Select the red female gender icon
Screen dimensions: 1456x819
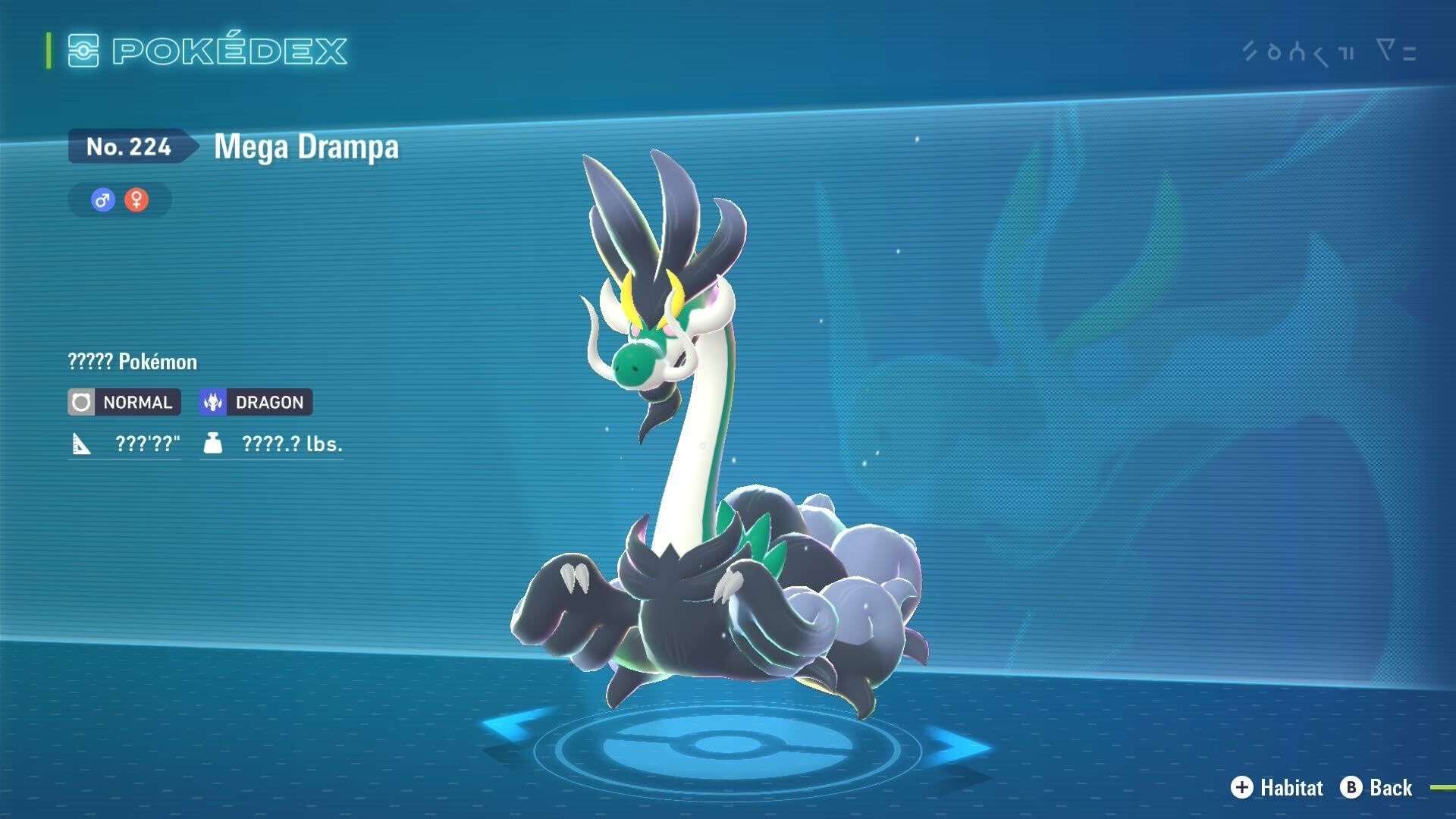click(x=136, y=200)
